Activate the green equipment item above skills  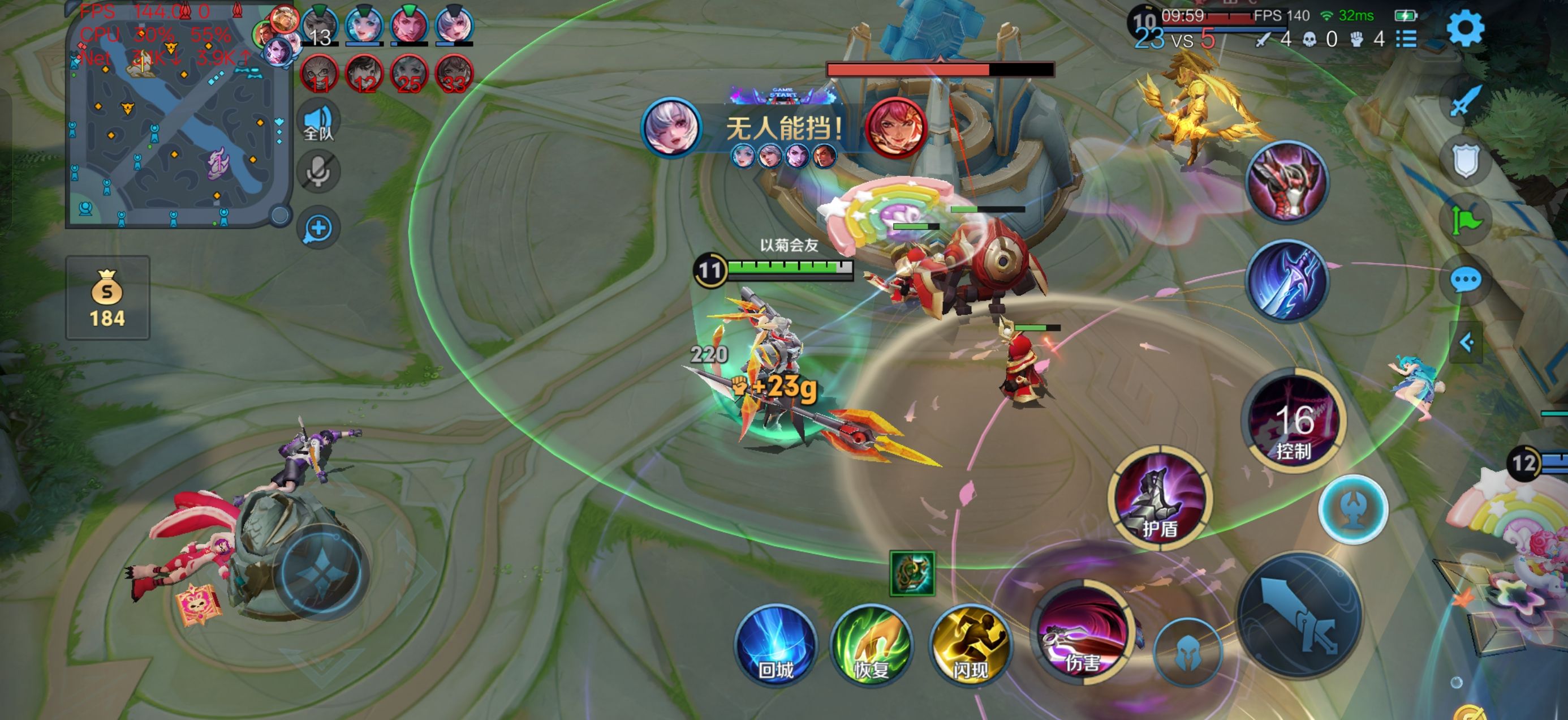point(912,573)
